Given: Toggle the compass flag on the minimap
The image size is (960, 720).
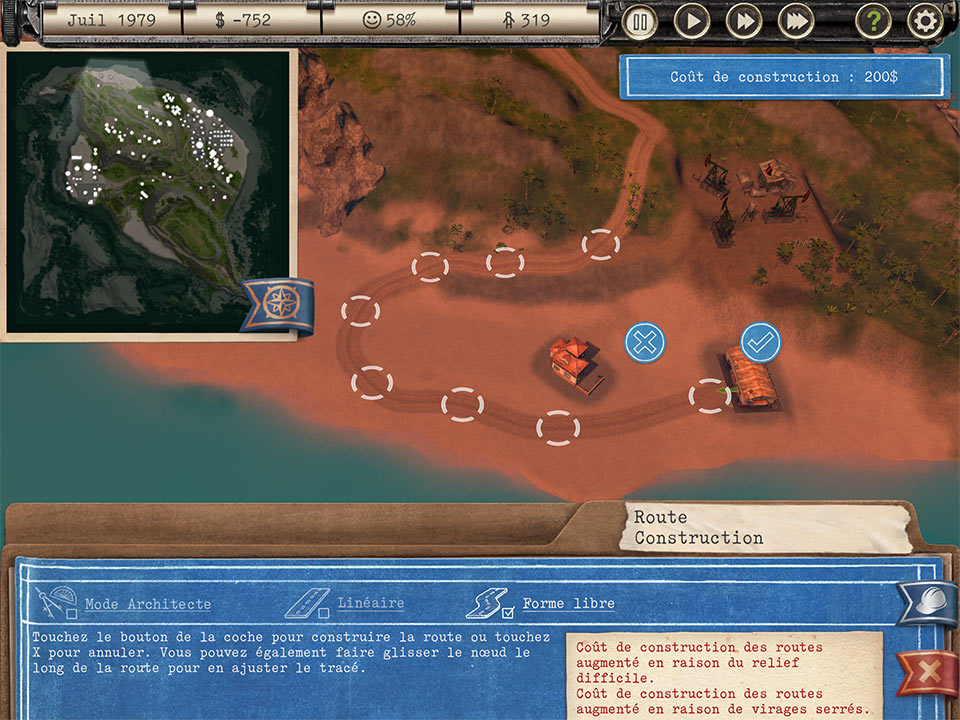Looking at the screenshot, I should point(276,304).
